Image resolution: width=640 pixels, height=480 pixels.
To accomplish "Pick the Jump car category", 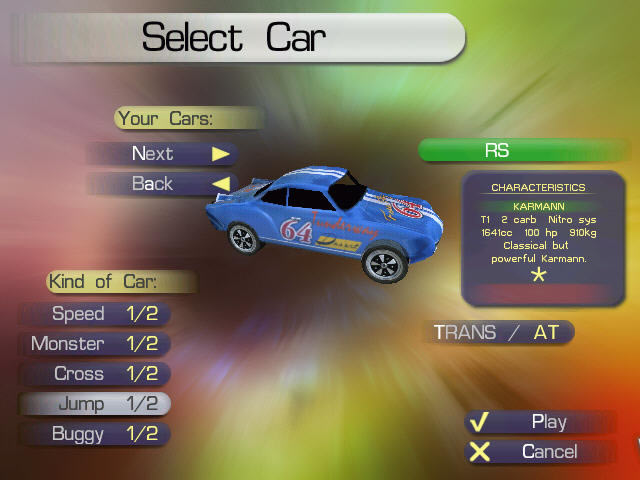I will 95,404.
